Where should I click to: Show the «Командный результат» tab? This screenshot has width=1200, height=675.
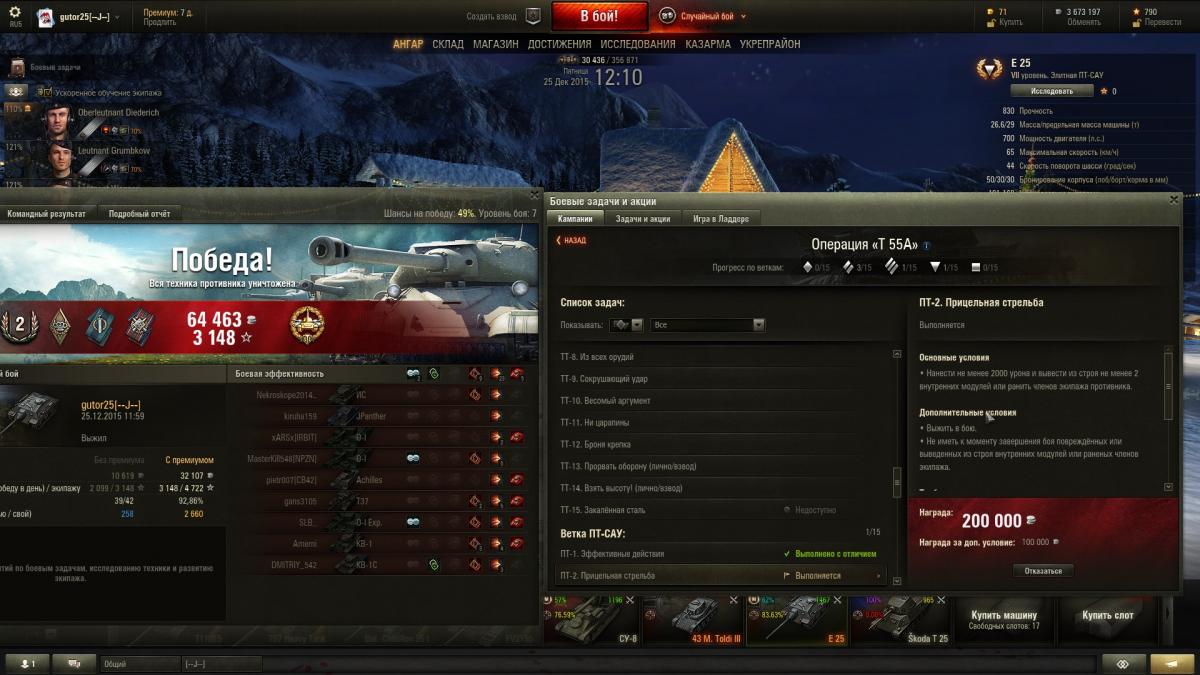[46, 214]
